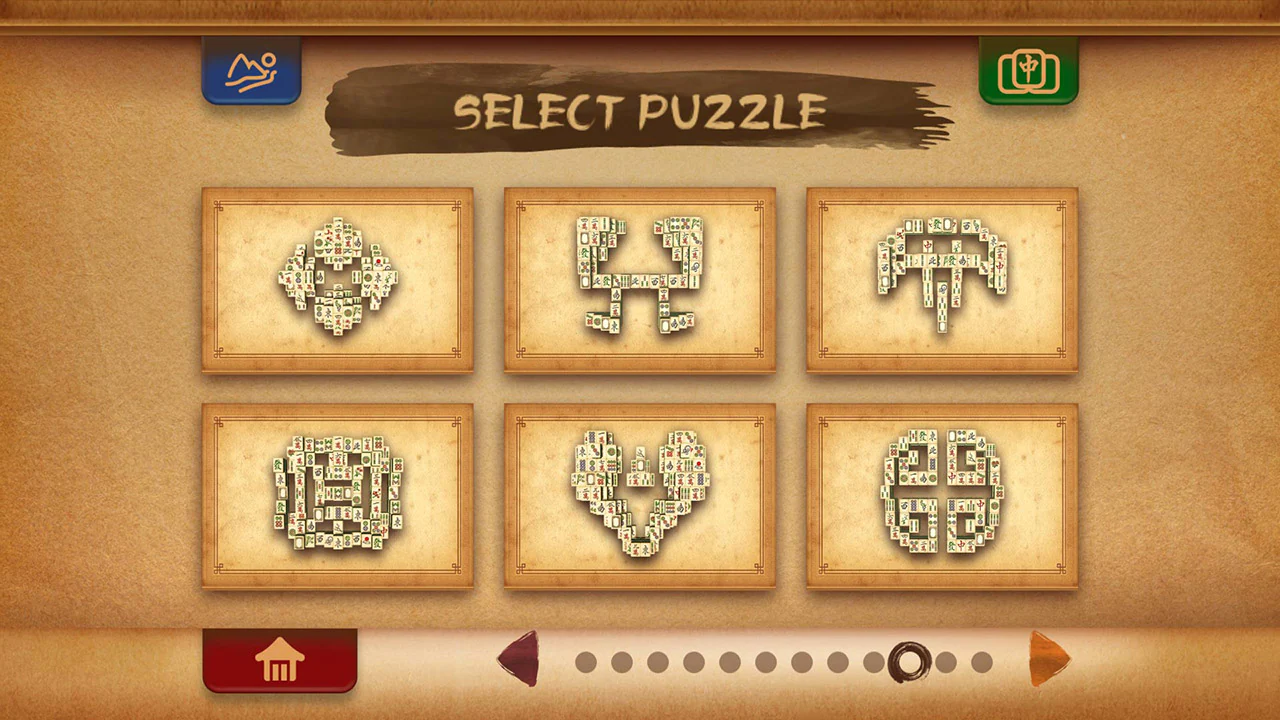Screen dimensions: 1280x720
Task: Click the currently highlighted page dot
Action: 910,662
